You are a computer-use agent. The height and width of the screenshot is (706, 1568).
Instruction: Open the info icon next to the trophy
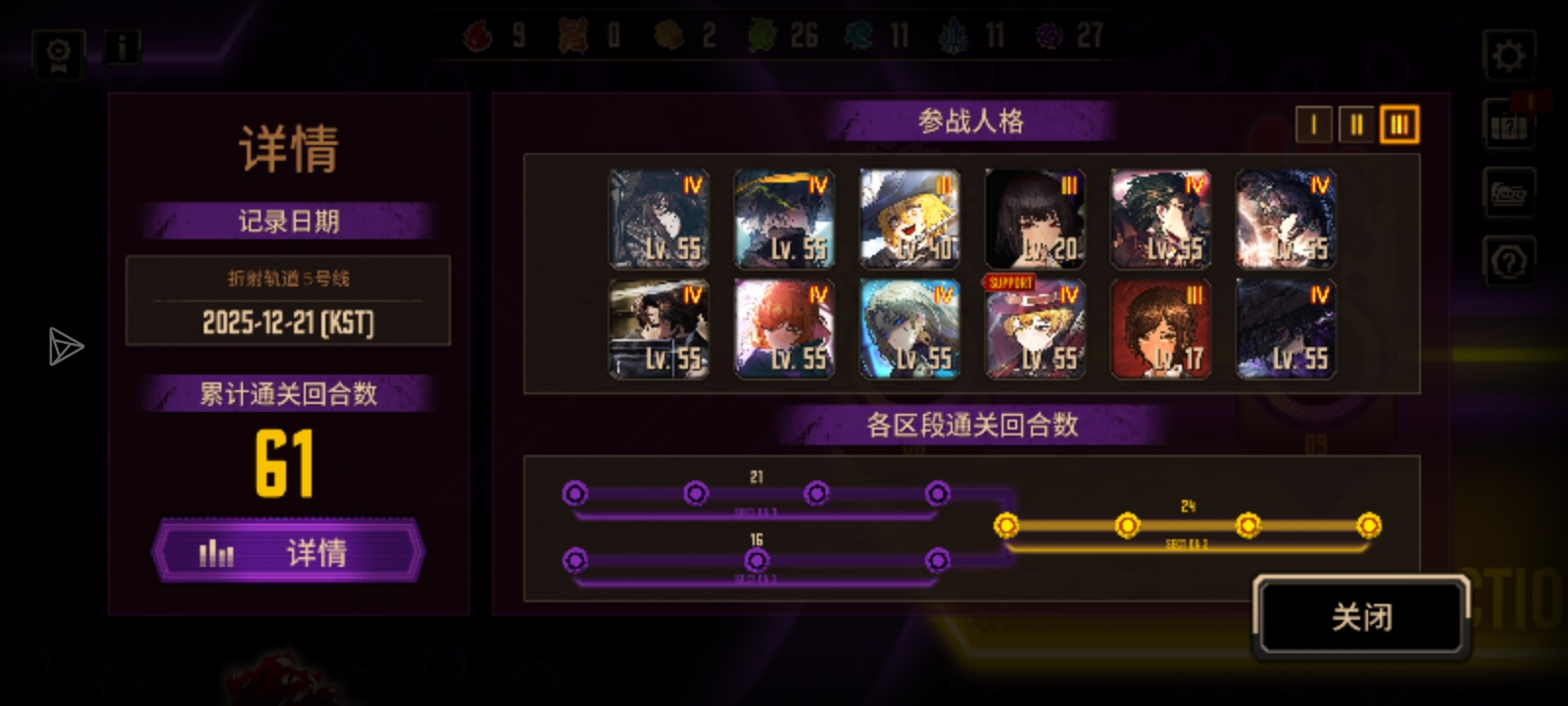121,48
